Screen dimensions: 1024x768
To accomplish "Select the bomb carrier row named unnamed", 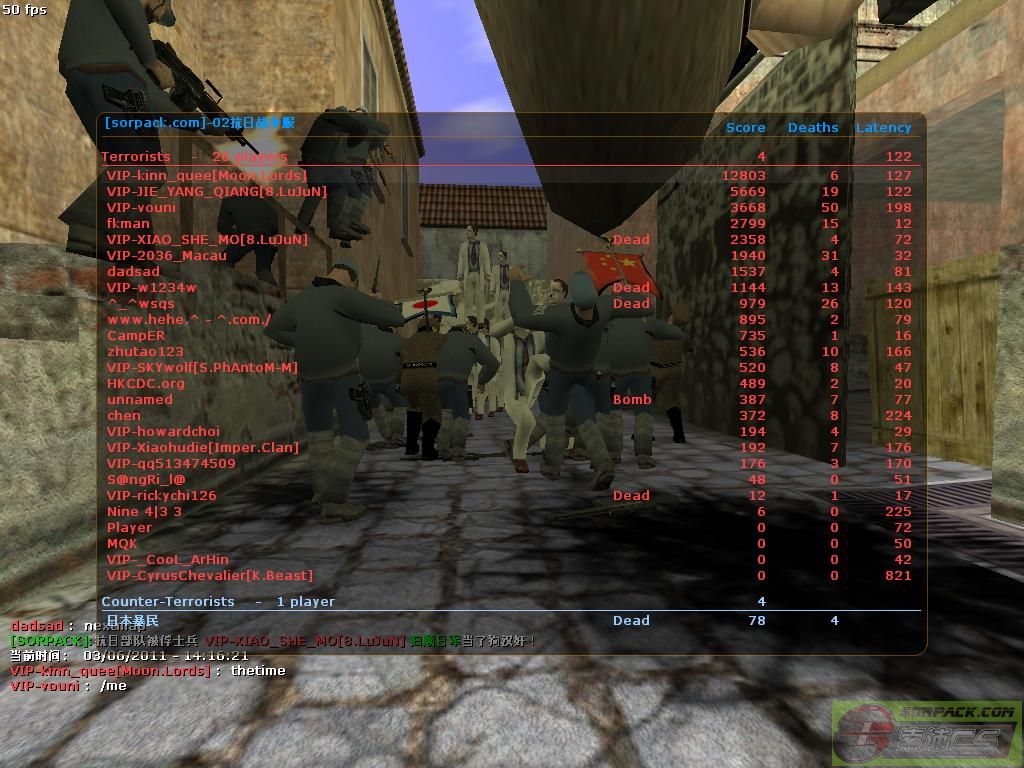I will pyautogui.click(x=140, y=400).
